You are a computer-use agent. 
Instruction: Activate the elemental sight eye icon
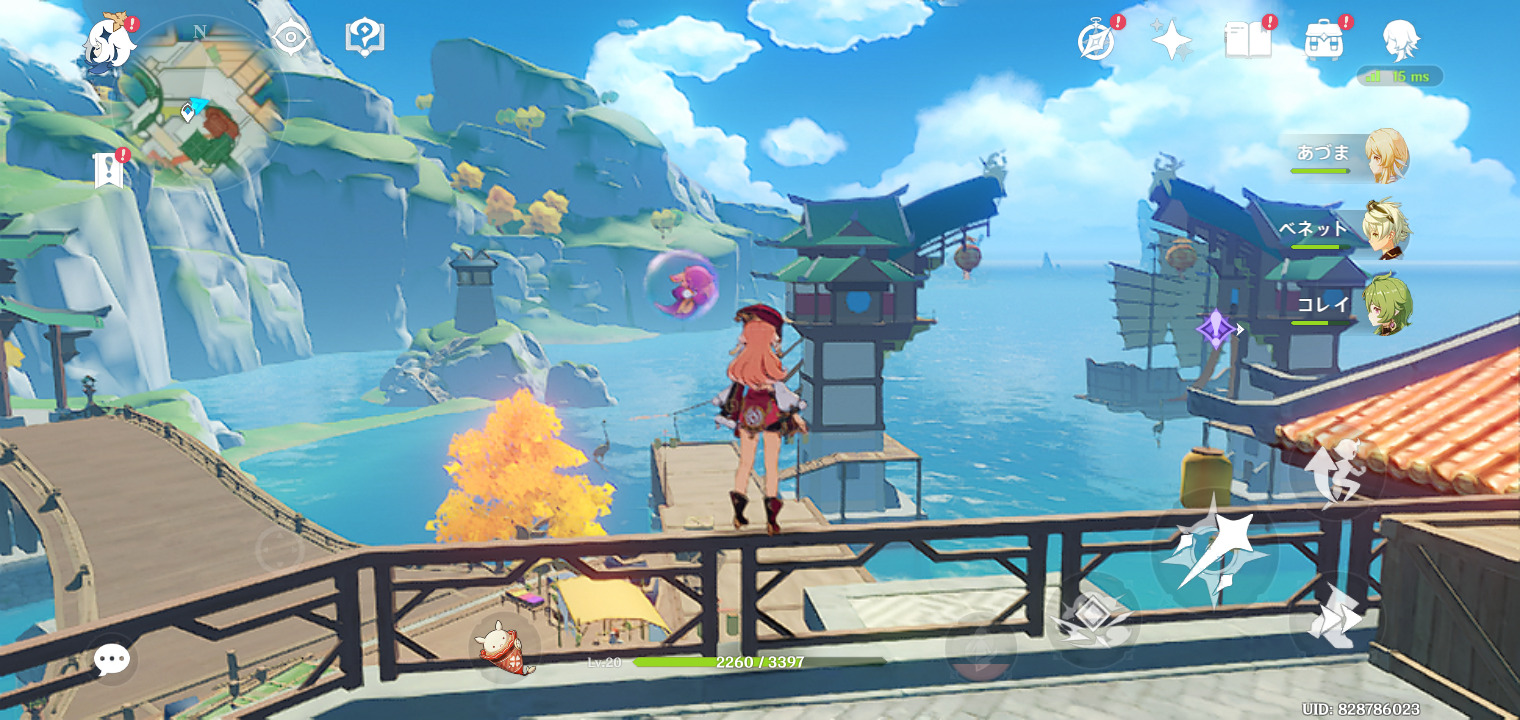pos(290,38)
